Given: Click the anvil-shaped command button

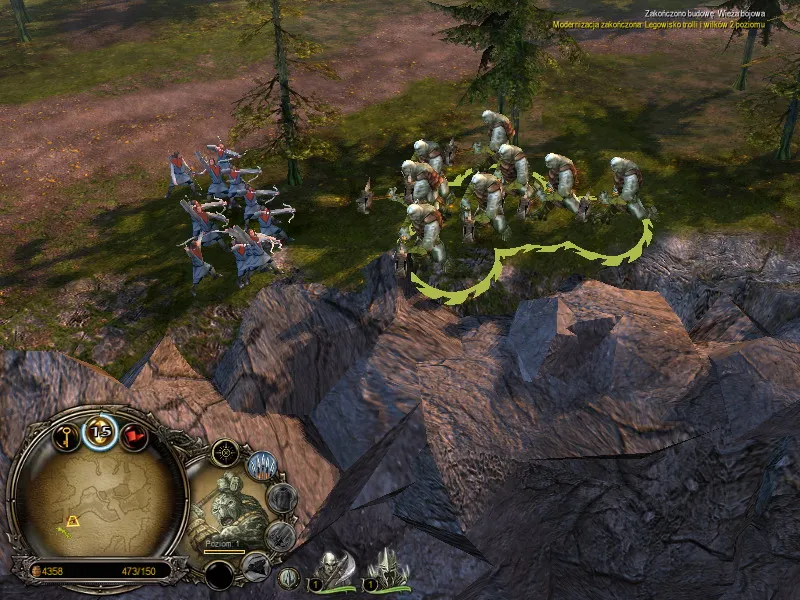Looking at the screenshot, I should pos(256,566).
